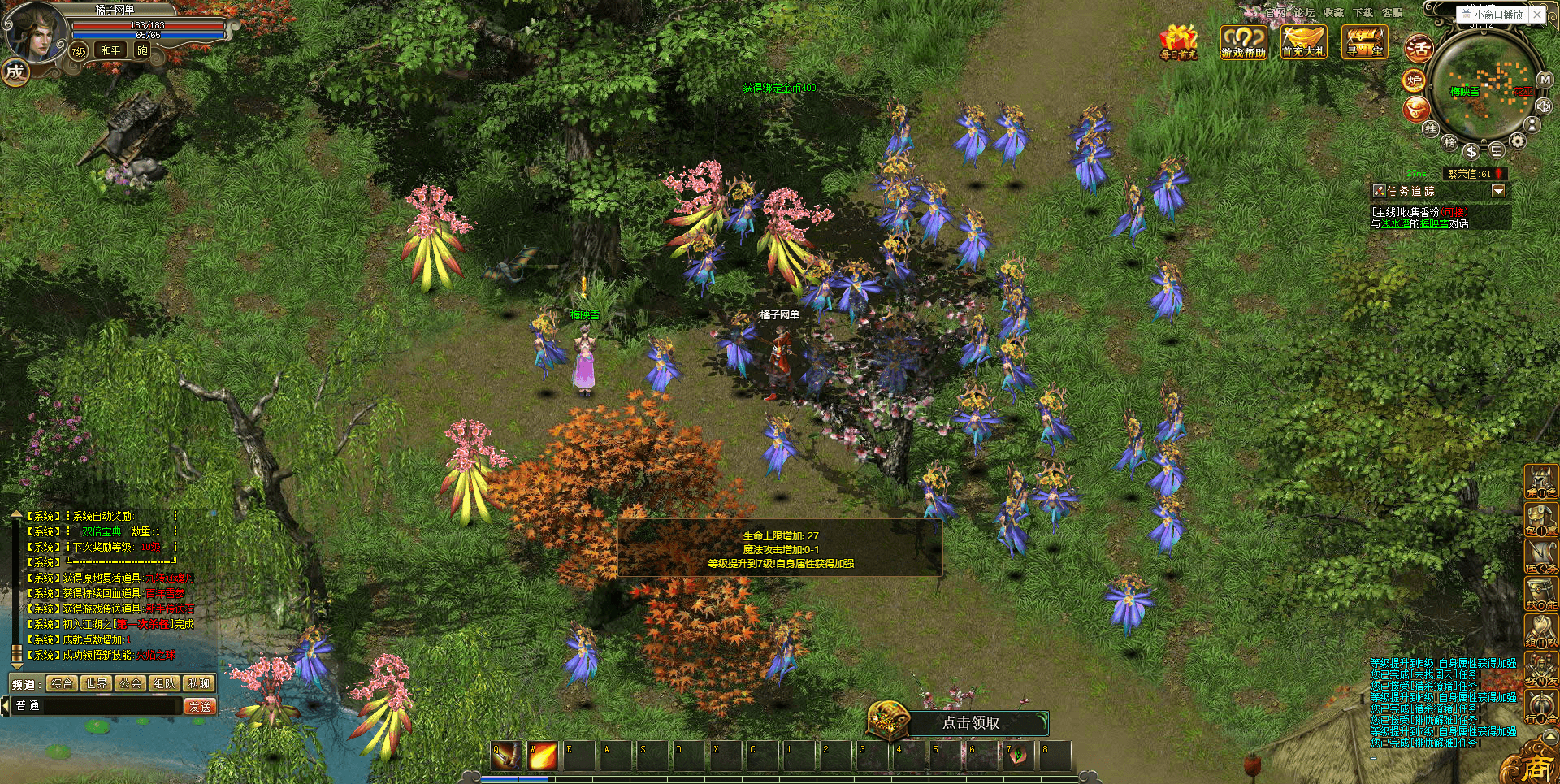Activate the flame skill in slot W
1560x784 pixels.
coord(542,756)
